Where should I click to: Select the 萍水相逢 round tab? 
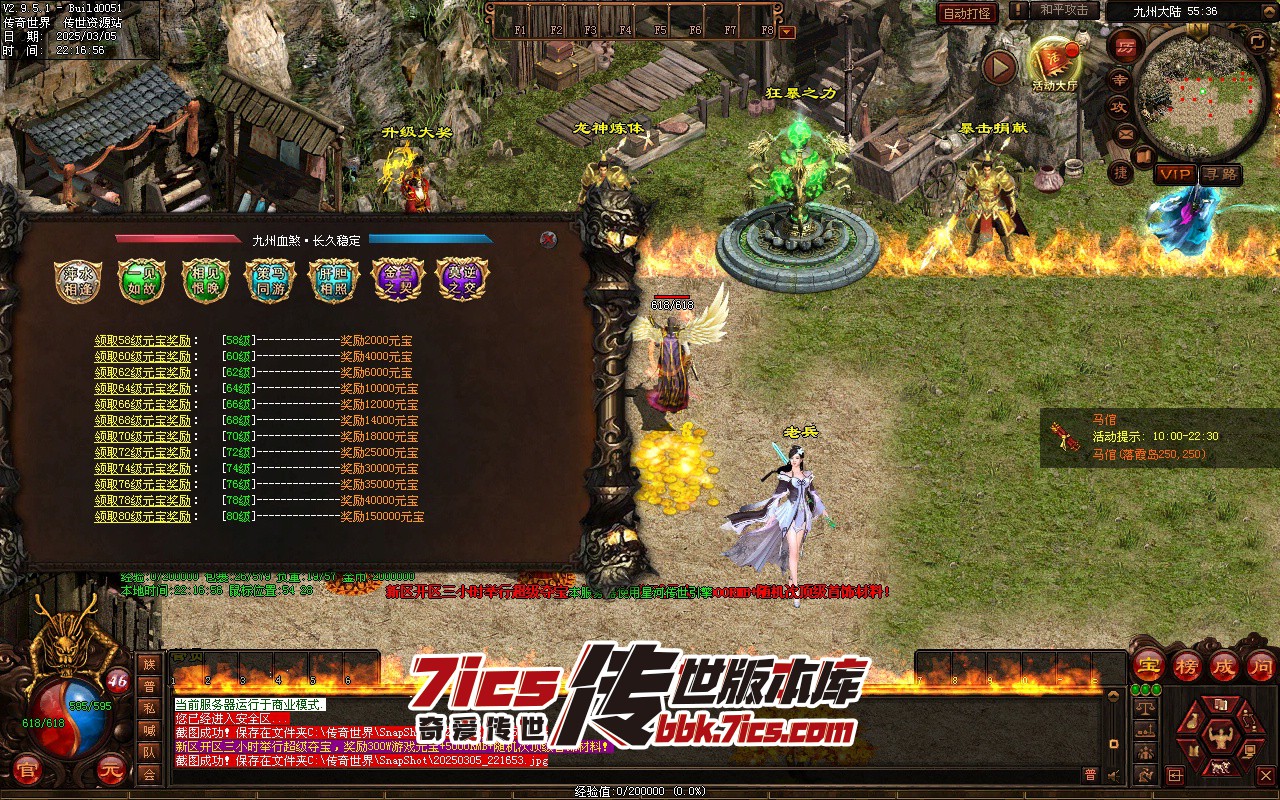point(77,281)
